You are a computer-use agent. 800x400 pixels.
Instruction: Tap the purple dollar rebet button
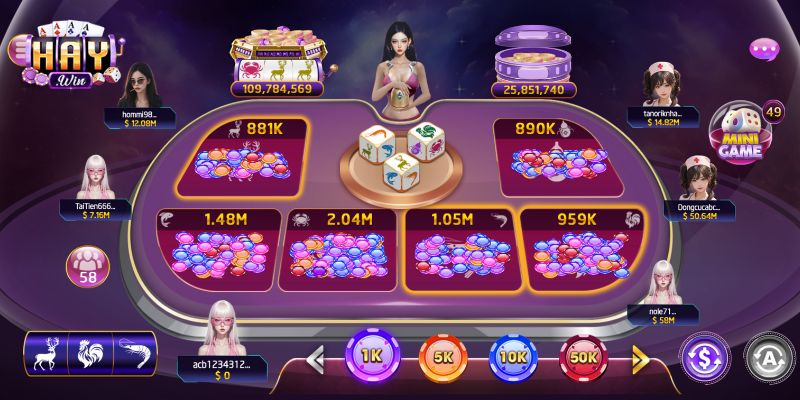tap(703, 355)
